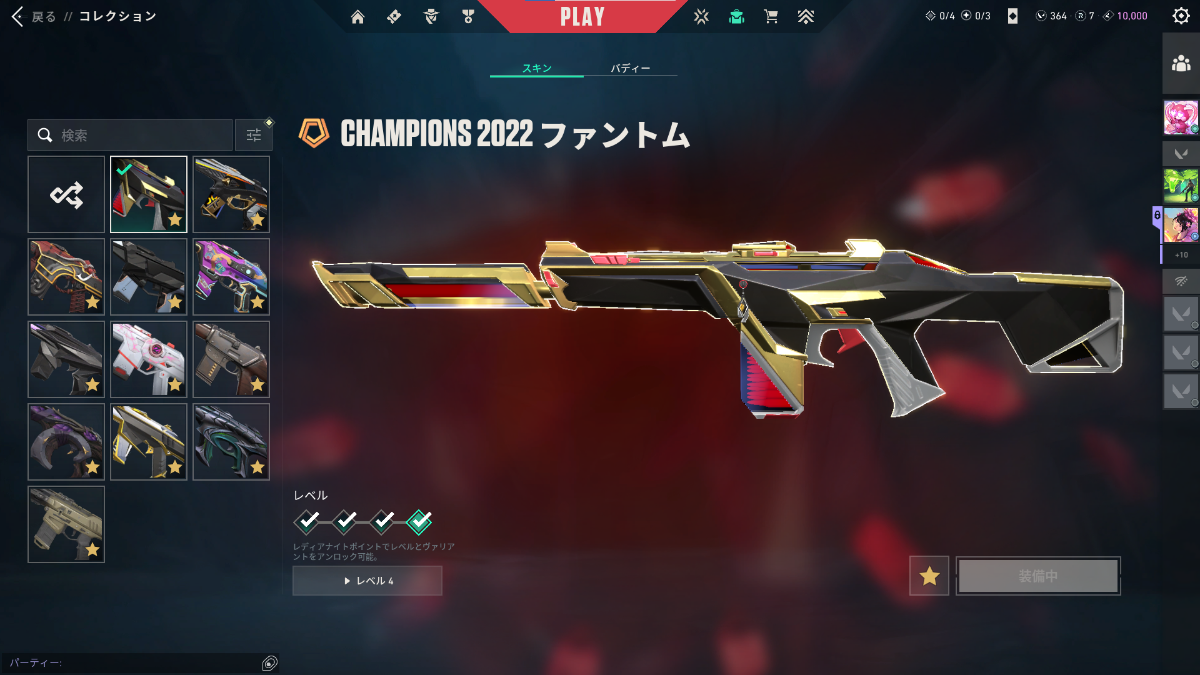Select the スキン tab

tap(537, 69)
